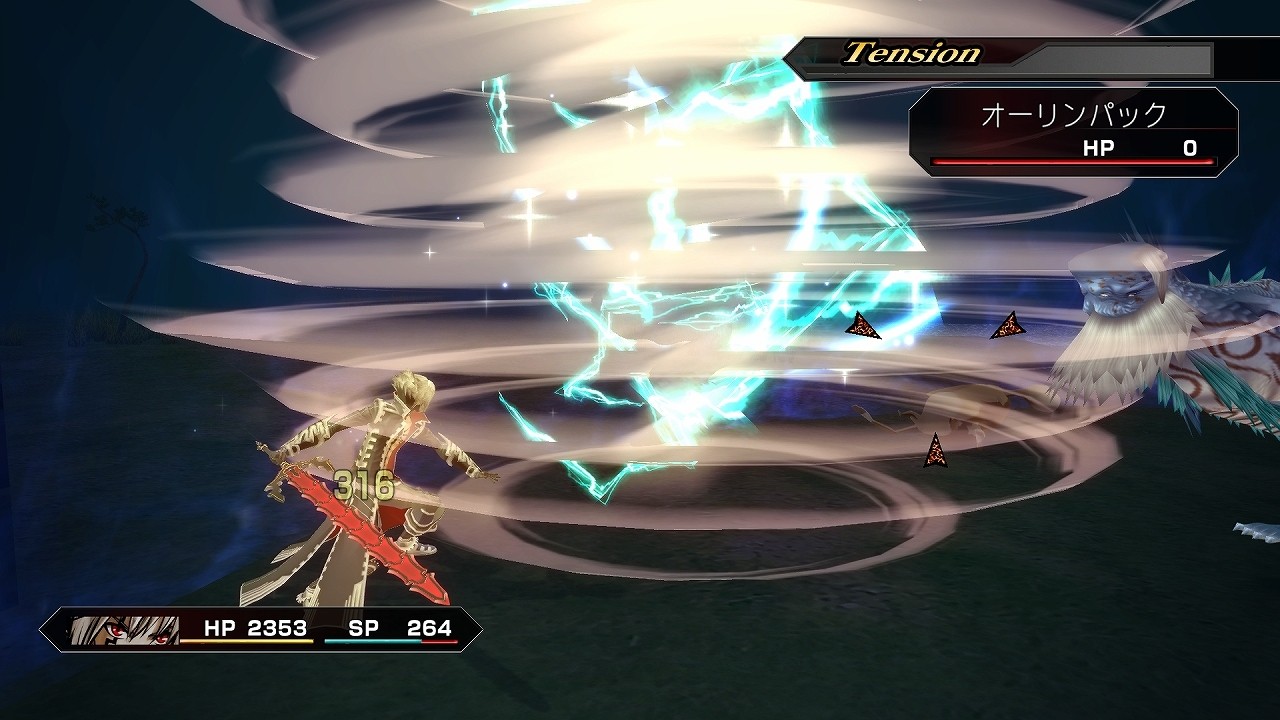This screenshot has width=1280, height=720.
Task: Click the gold Tension label icon
Action: (910, 48)
